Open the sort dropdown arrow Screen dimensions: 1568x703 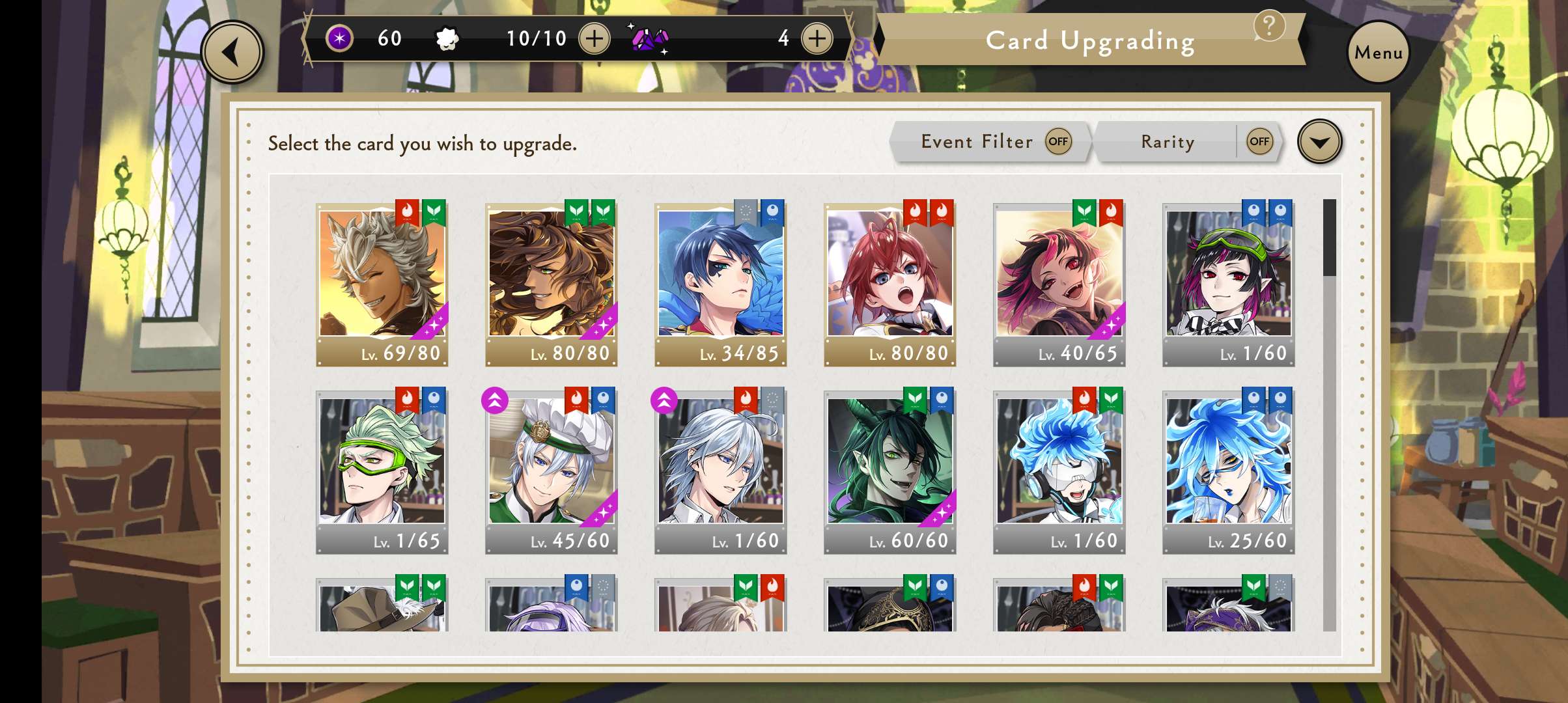pos(1319,141)
